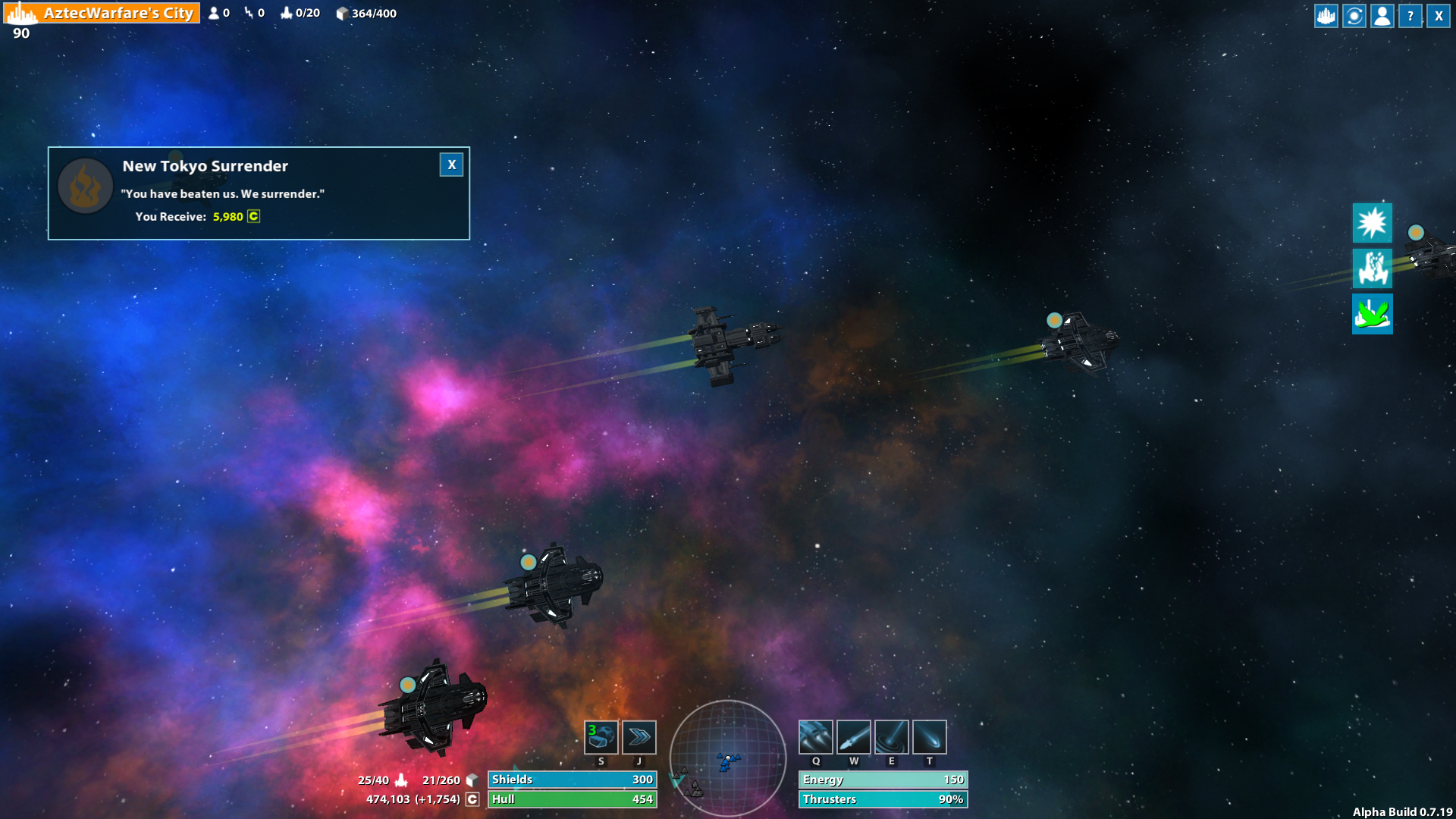This screenshot has height=819, width=1456.
Task: Fire the W missile ability
Action: [x=854, y=736]
